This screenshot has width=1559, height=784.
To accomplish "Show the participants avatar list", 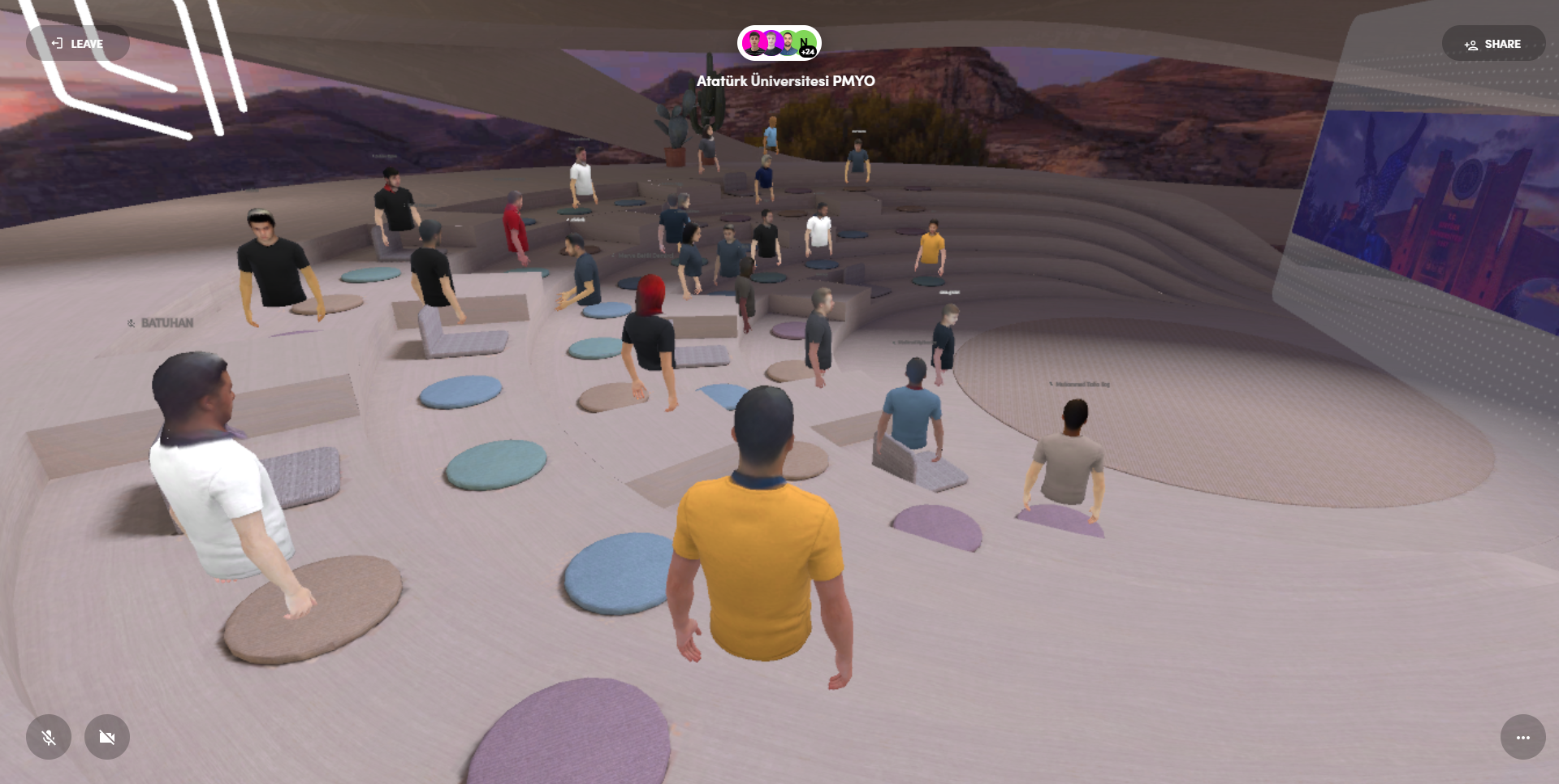I will tap(779, 43).
